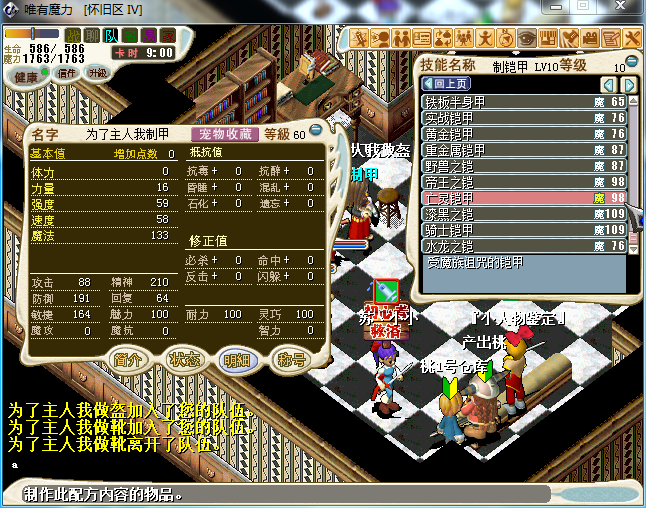Open the wrench-and-screwdriver settings icon
Viewport: 646px width, 508px height.
633,38
